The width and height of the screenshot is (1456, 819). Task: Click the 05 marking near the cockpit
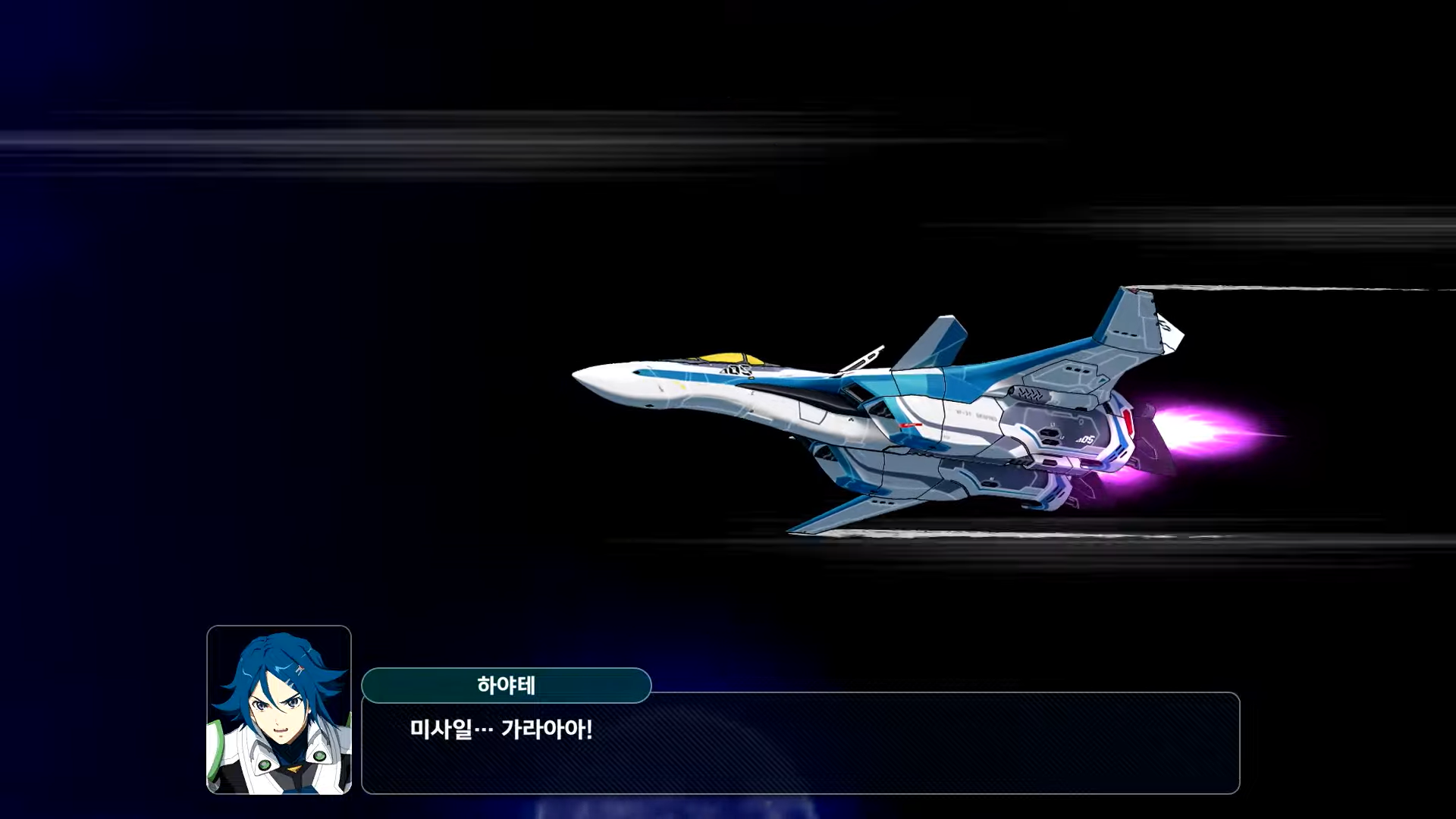(x=734, y=369)
